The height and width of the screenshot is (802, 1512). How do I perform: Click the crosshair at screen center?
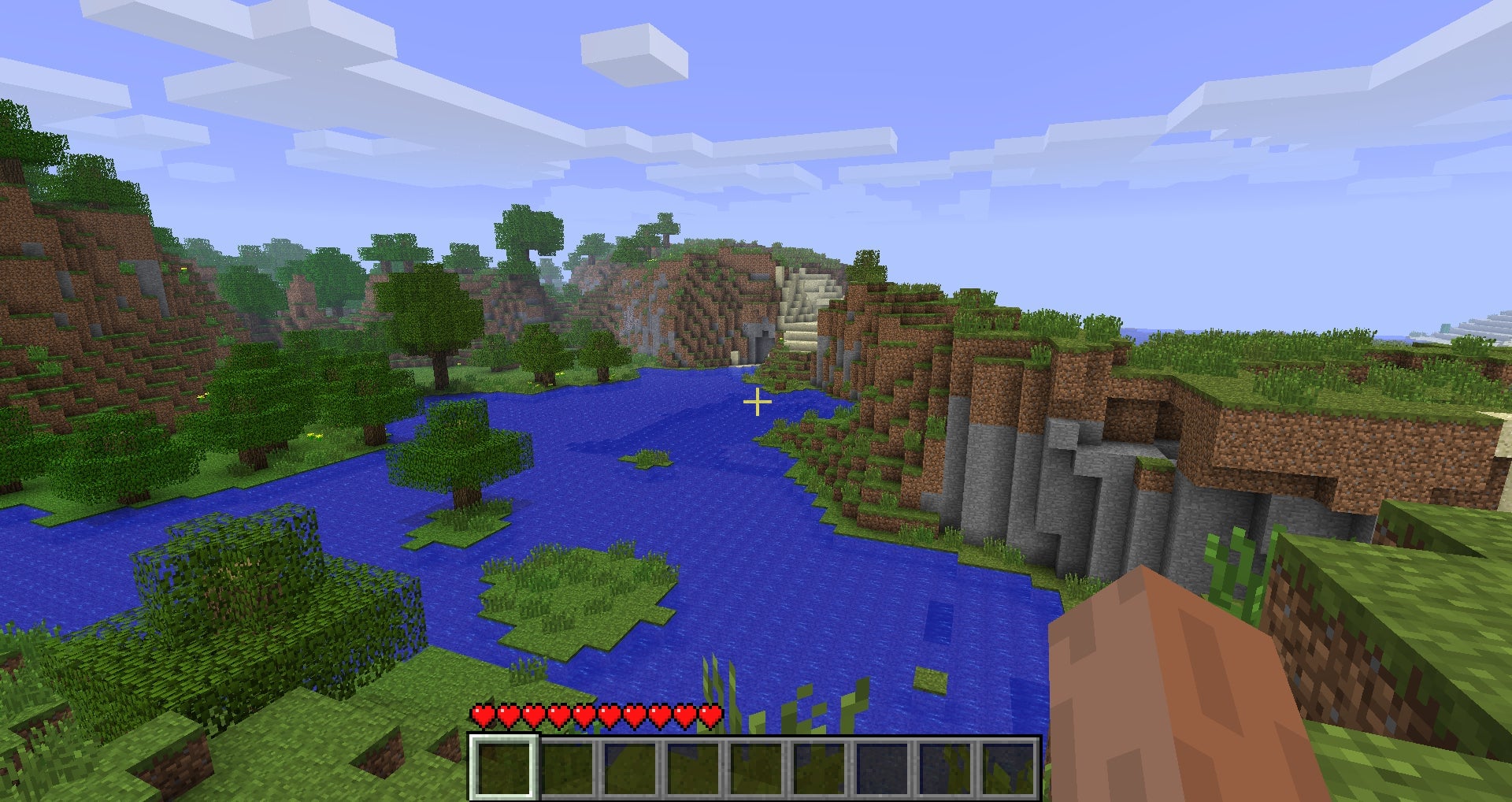[x=756, y=403]
